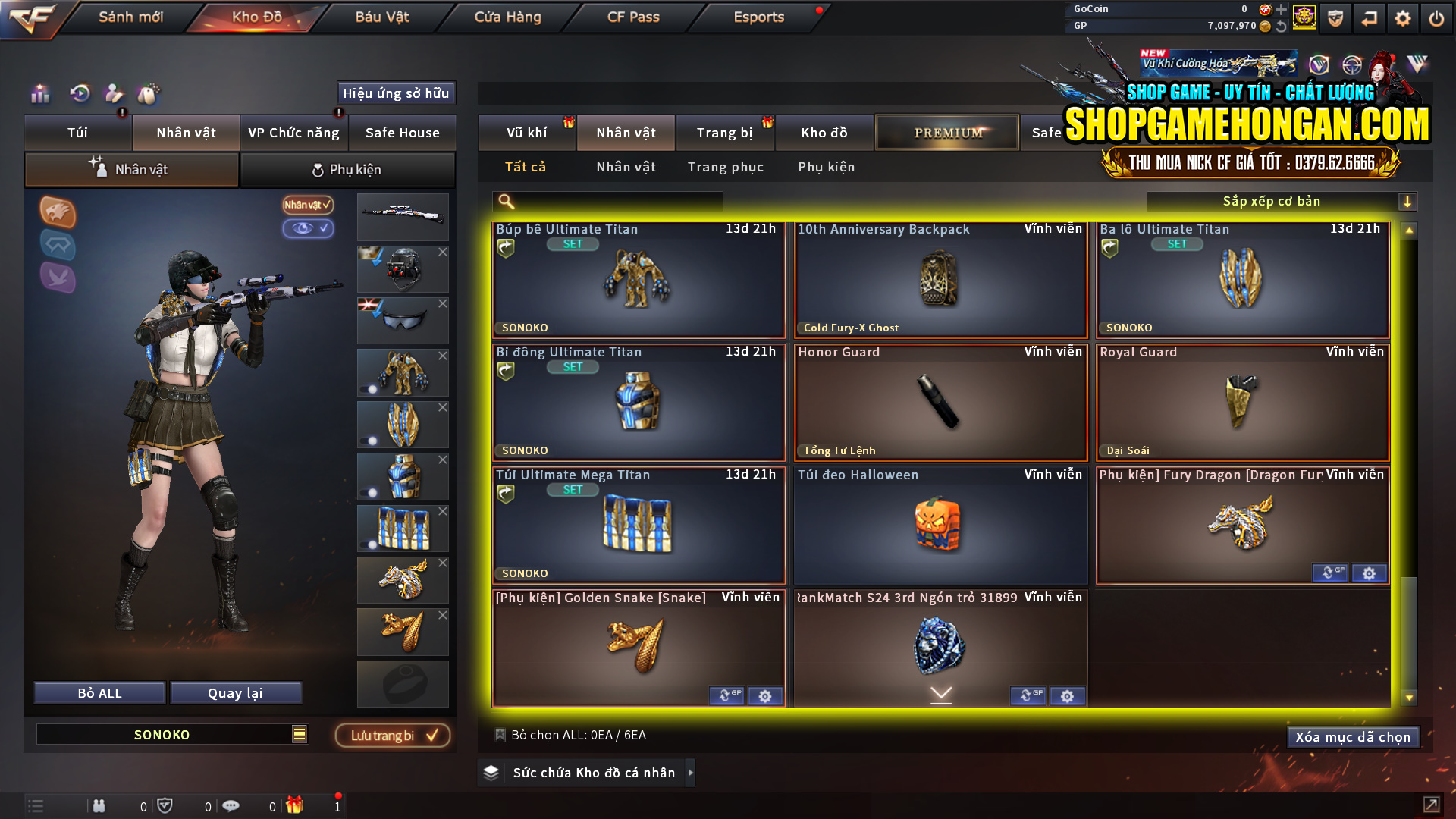Open the gift box icon in bottom status bar

pyautogui.click(x=296, y=805)
